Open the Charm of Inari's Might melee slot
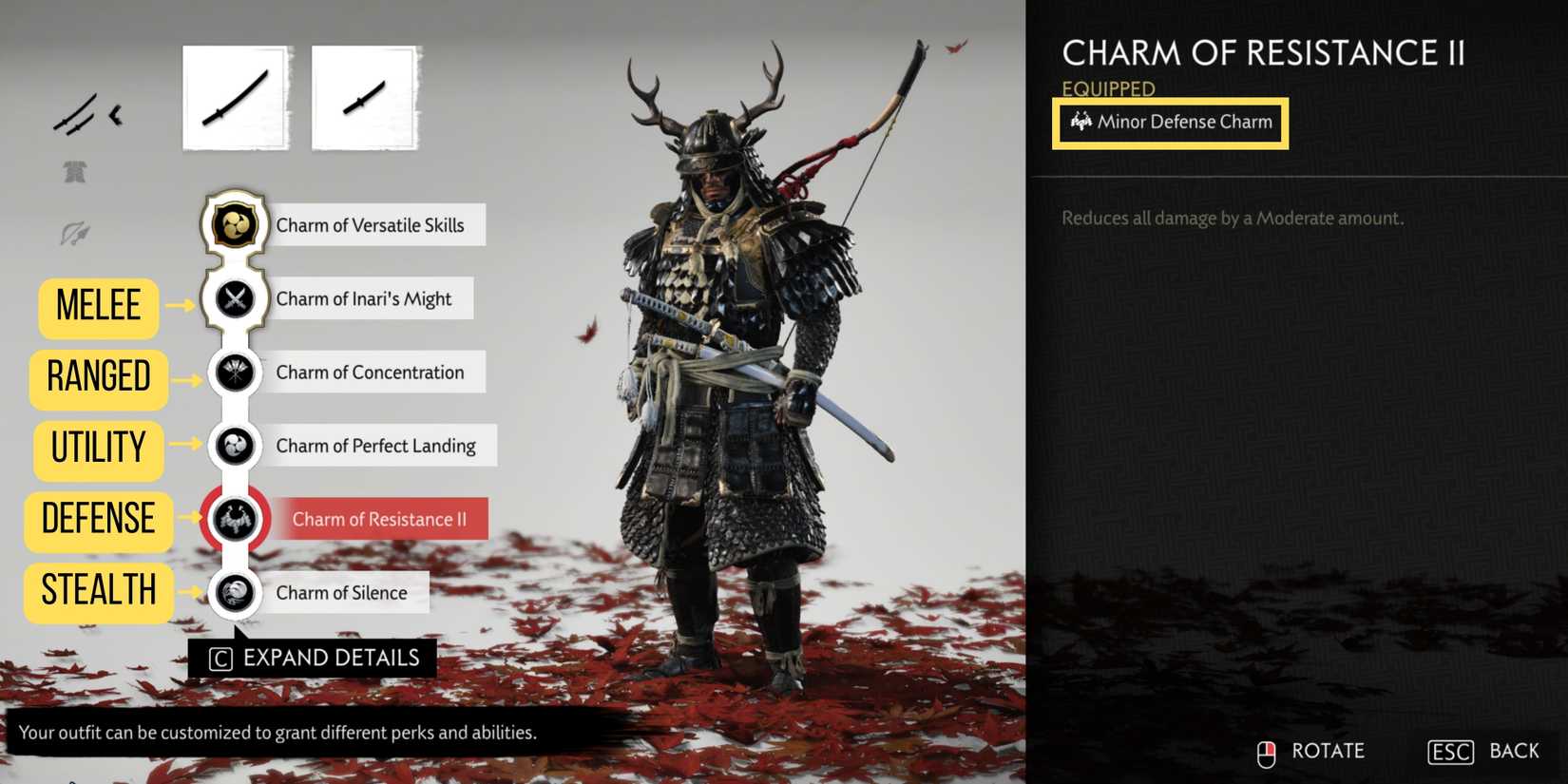The width and height of the screenshot is (1568, 784). (235, 298)
